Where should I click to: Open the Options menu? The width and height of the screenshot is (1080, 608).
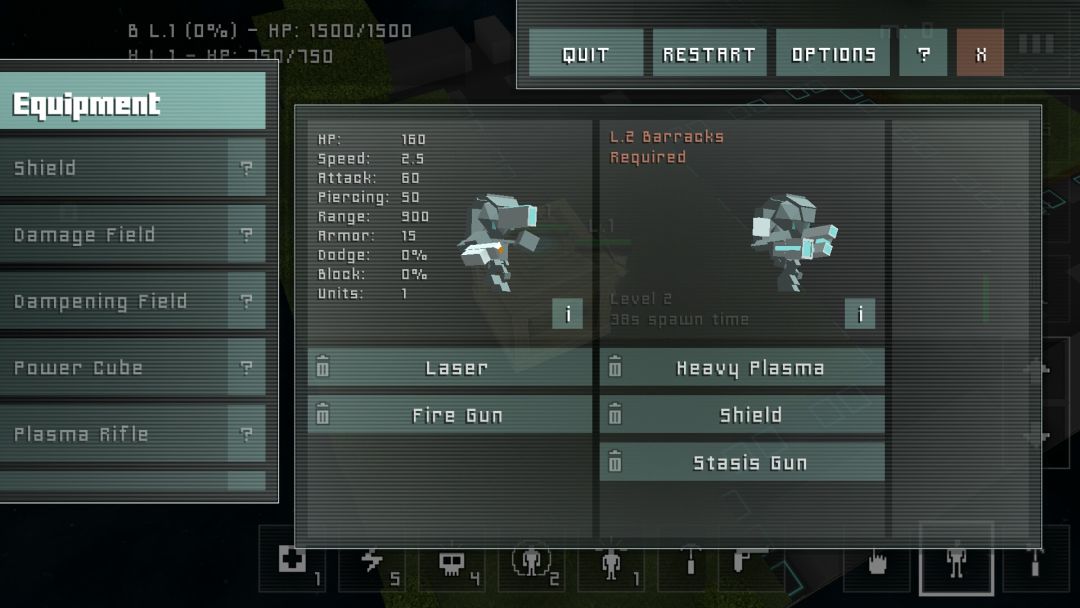pos(833,54)
